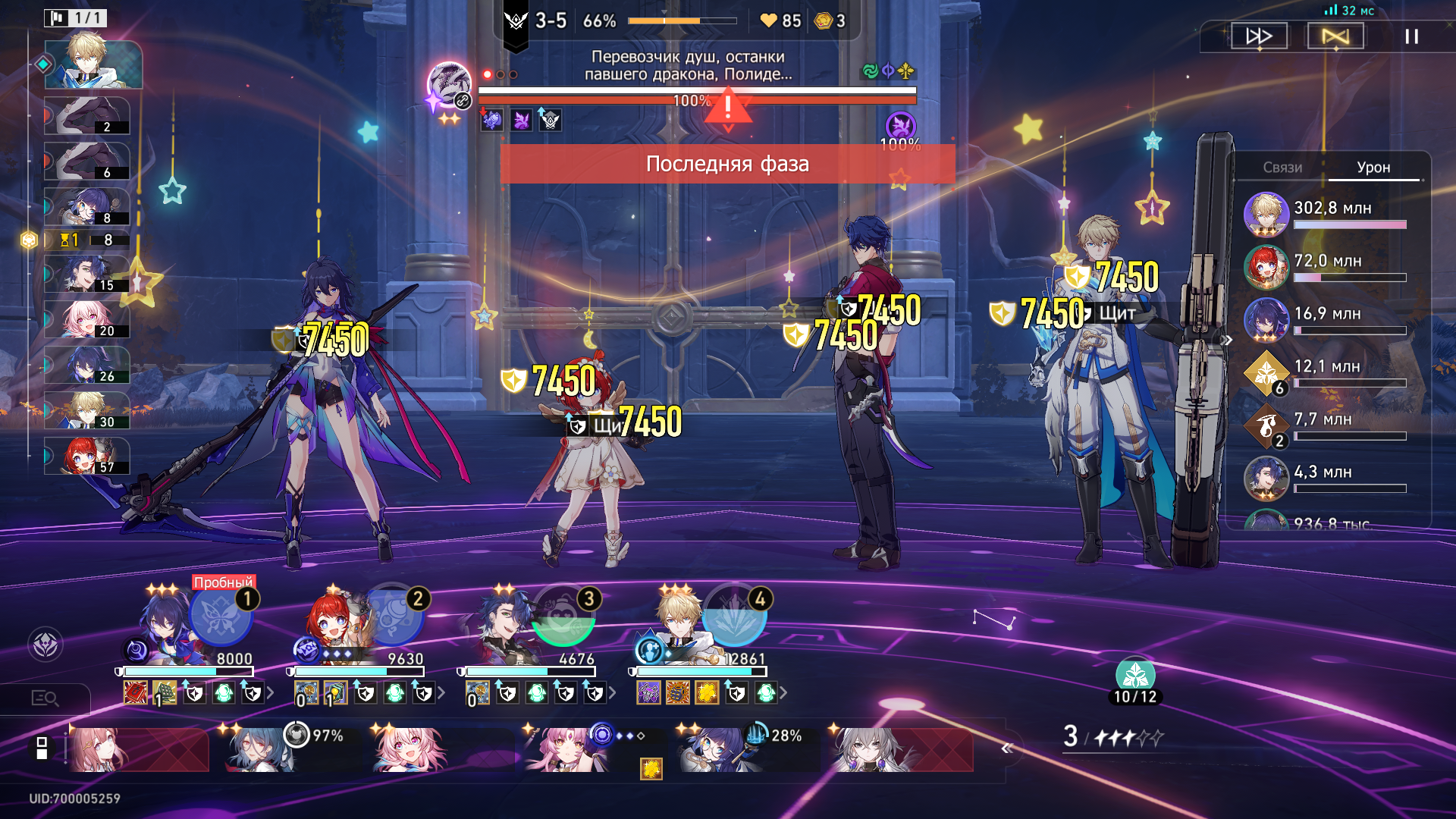
Task: Open the boss enemy portrait details
Action: 449,85
